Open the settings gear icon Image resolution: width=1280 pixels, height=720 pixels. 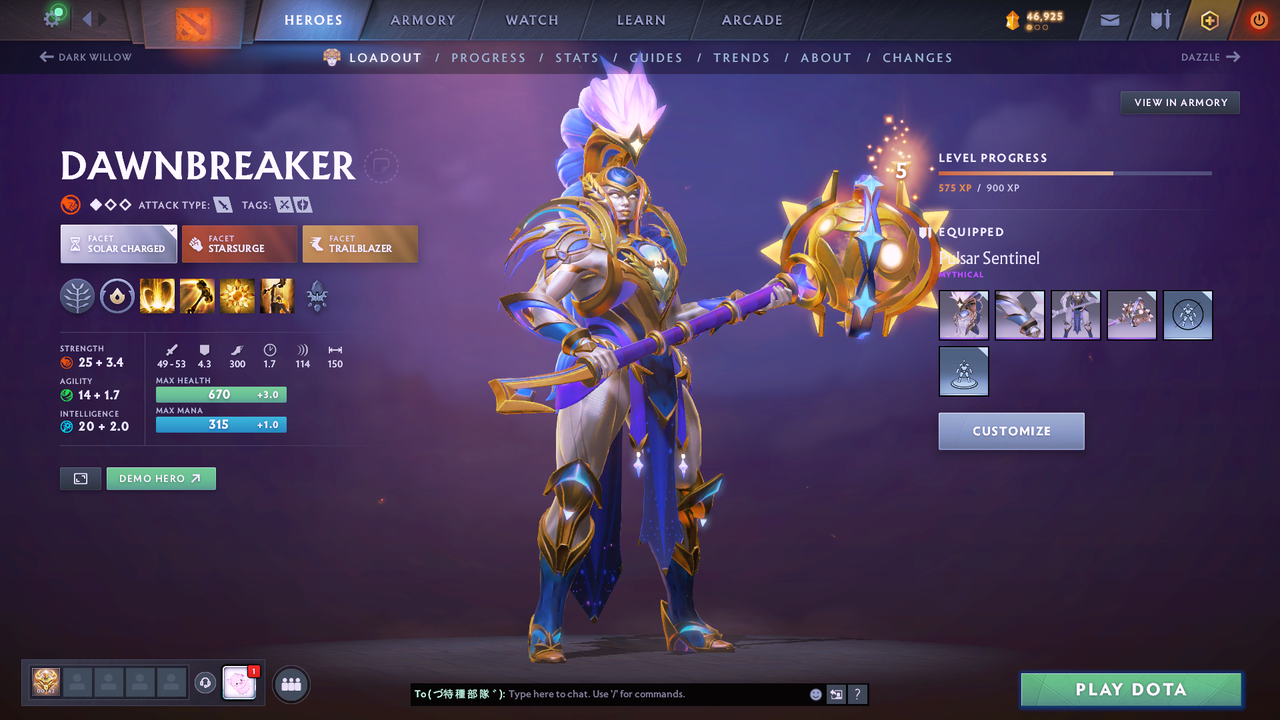(x=53, y=18)
